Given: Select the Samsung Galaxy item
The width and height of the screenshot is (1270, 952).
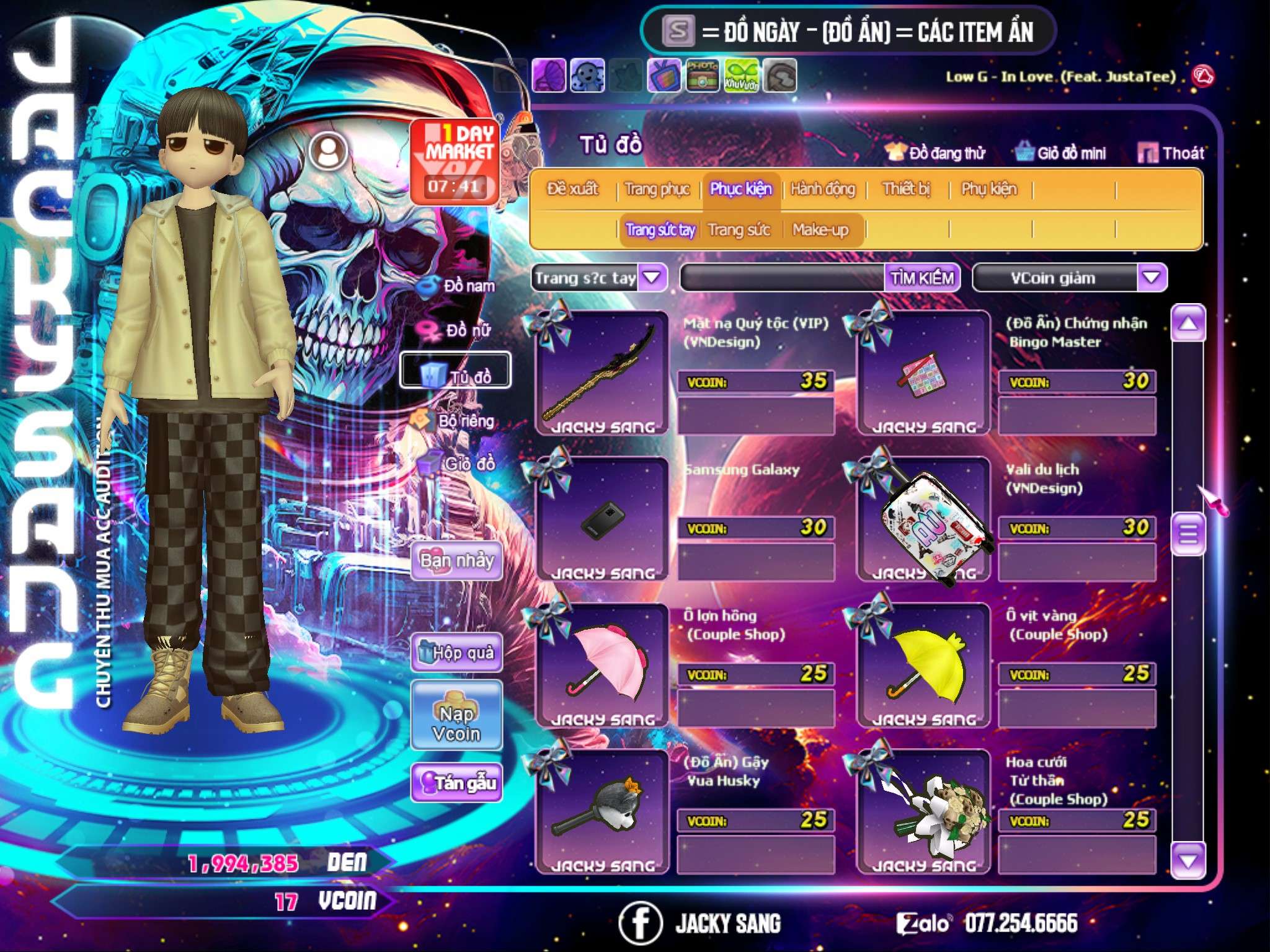Looking at the screenshot, I should (x=602, y=519).
